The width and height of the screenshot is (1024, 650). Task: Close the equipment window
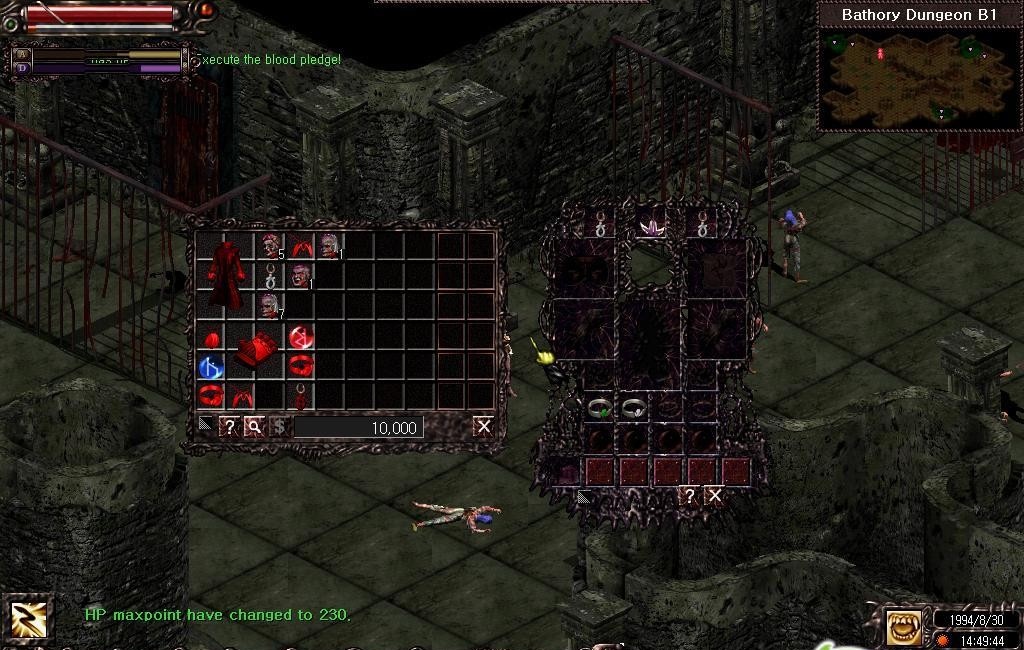point(714,495)
